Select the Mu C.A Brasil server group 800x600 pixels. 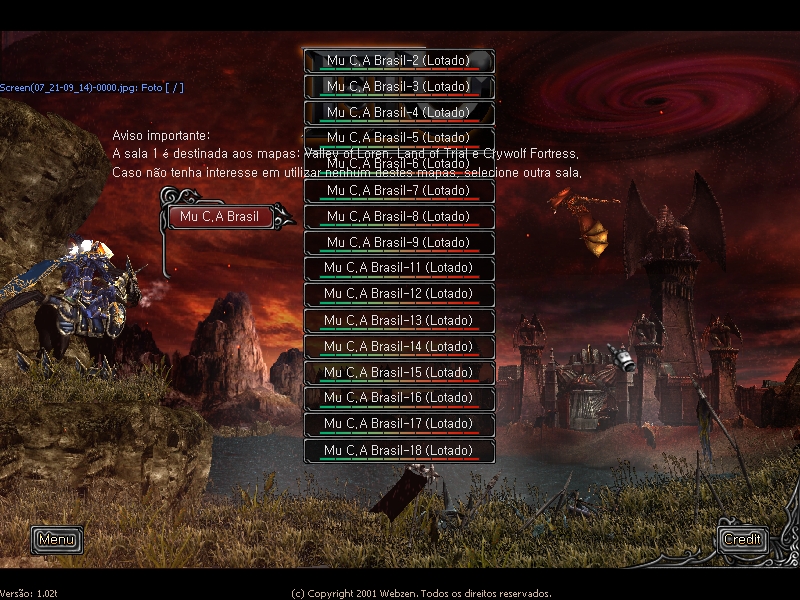[220, 217]
